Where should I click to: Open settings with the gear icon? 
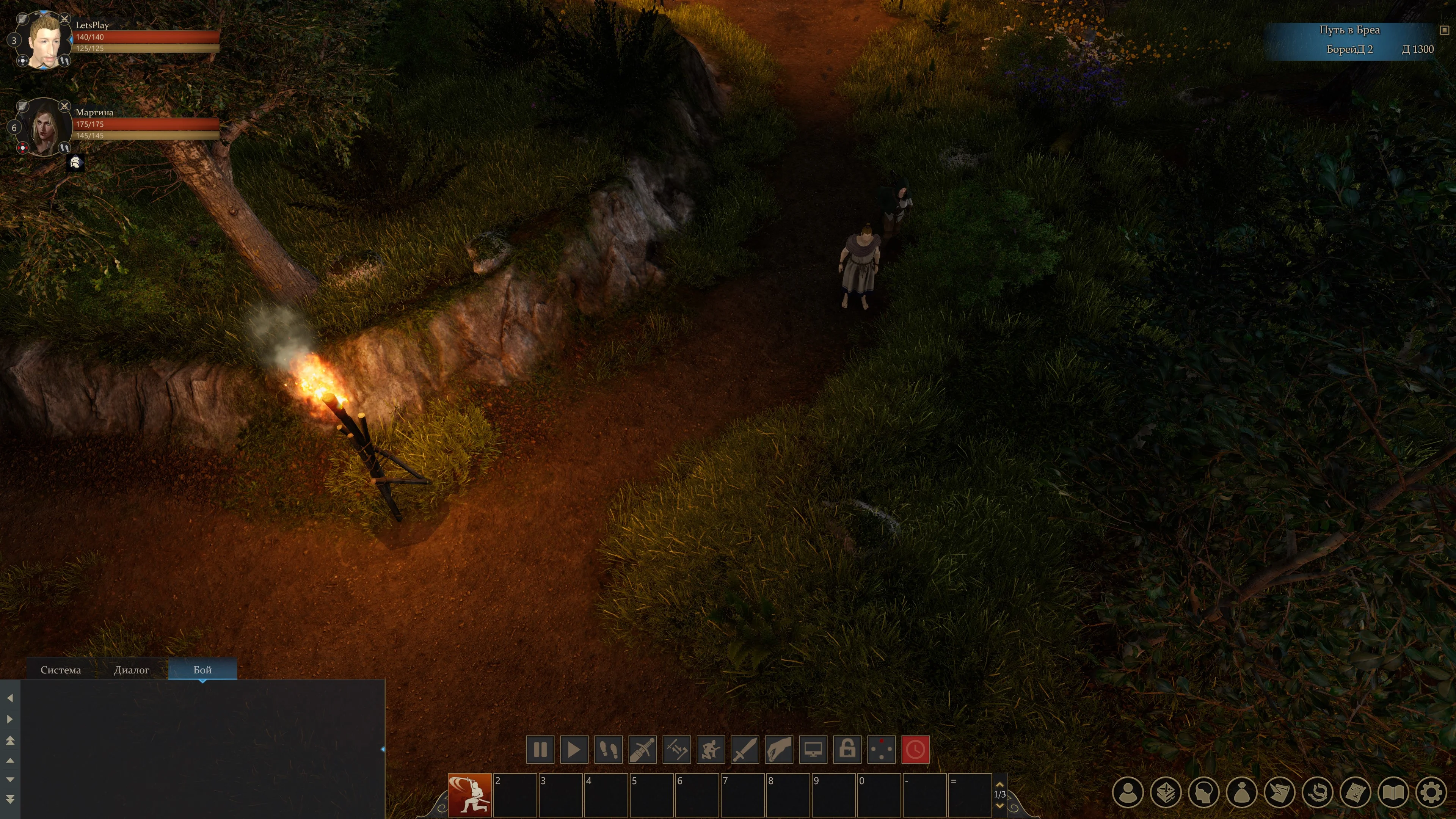point(1431,792)
